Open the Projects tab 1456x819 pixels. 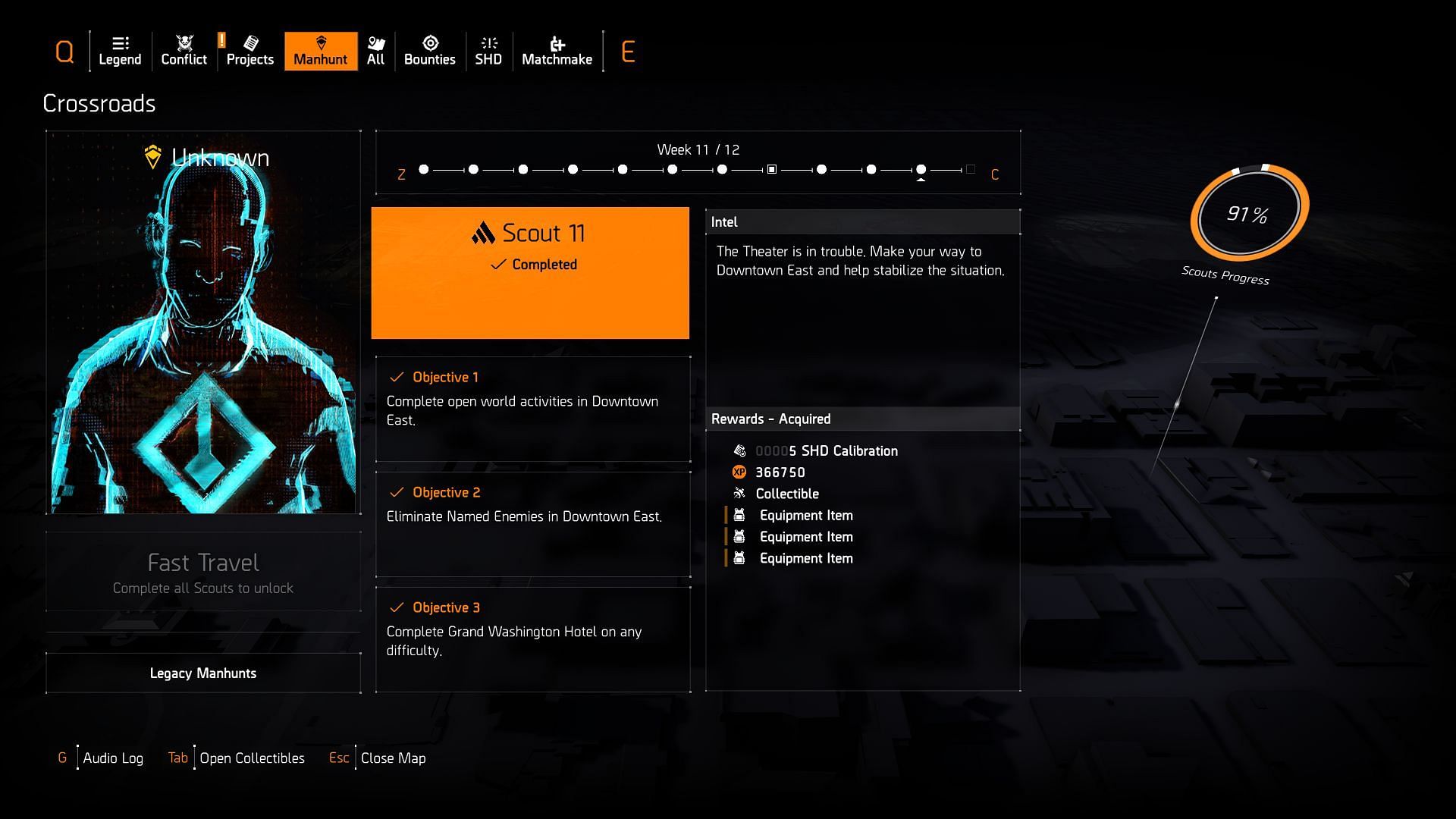tap(249, 51)
